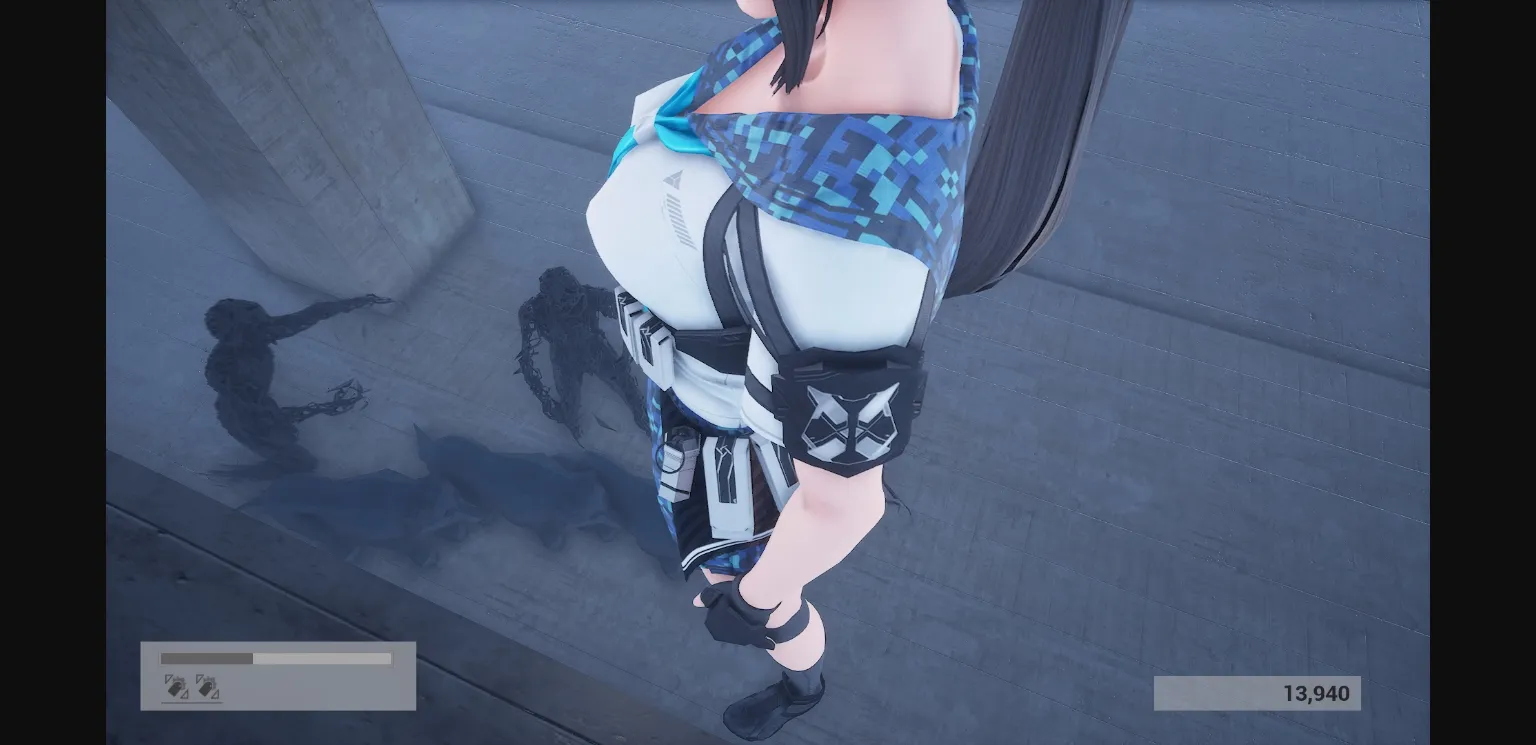Image resolution: width=1536 pixels, height=745 pixels.
Task: Expand the item slot row
Action: coord(191,687)
